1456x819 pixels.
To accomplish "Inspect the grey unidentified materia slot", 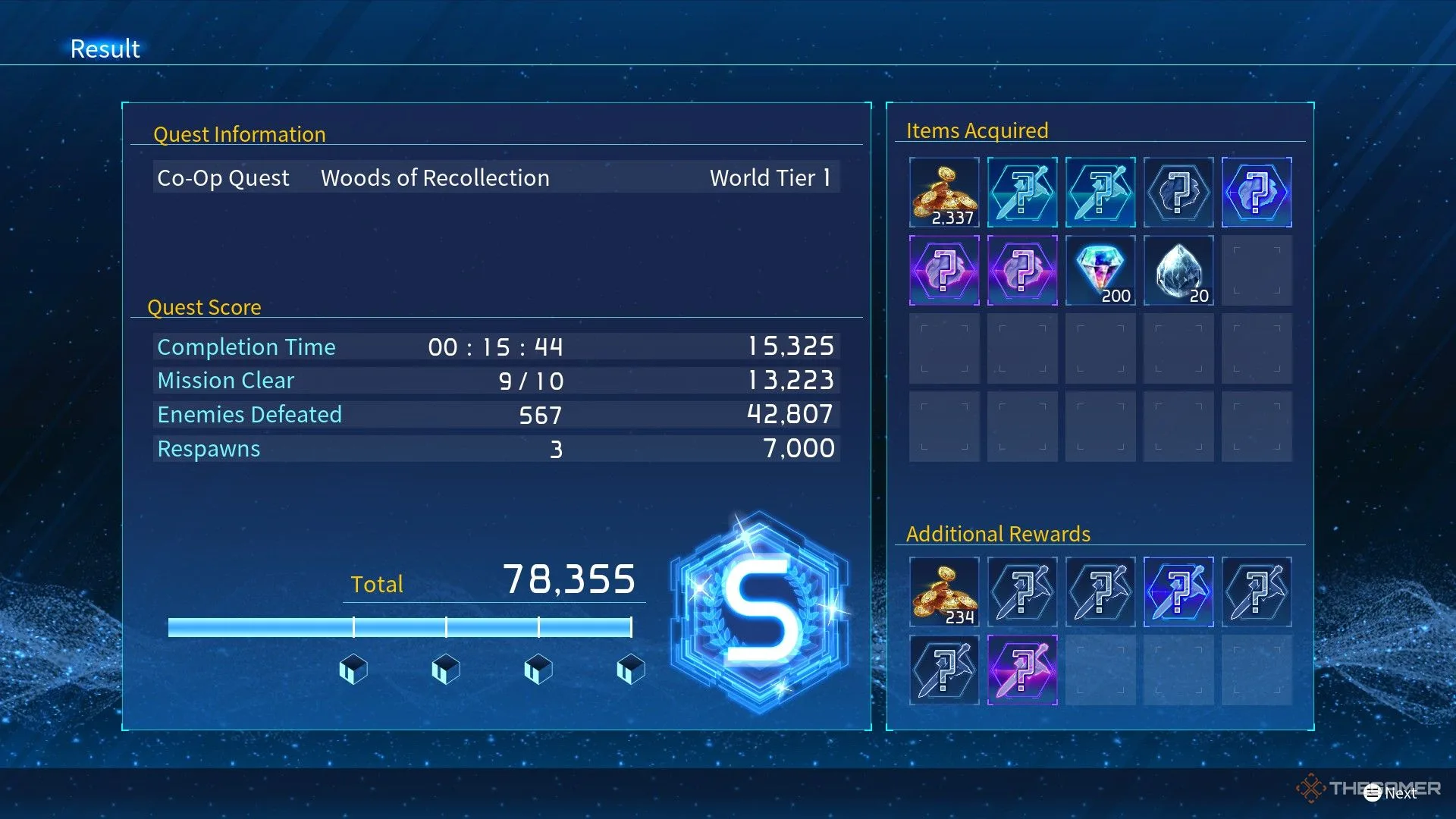I will tap(1178, 193).
